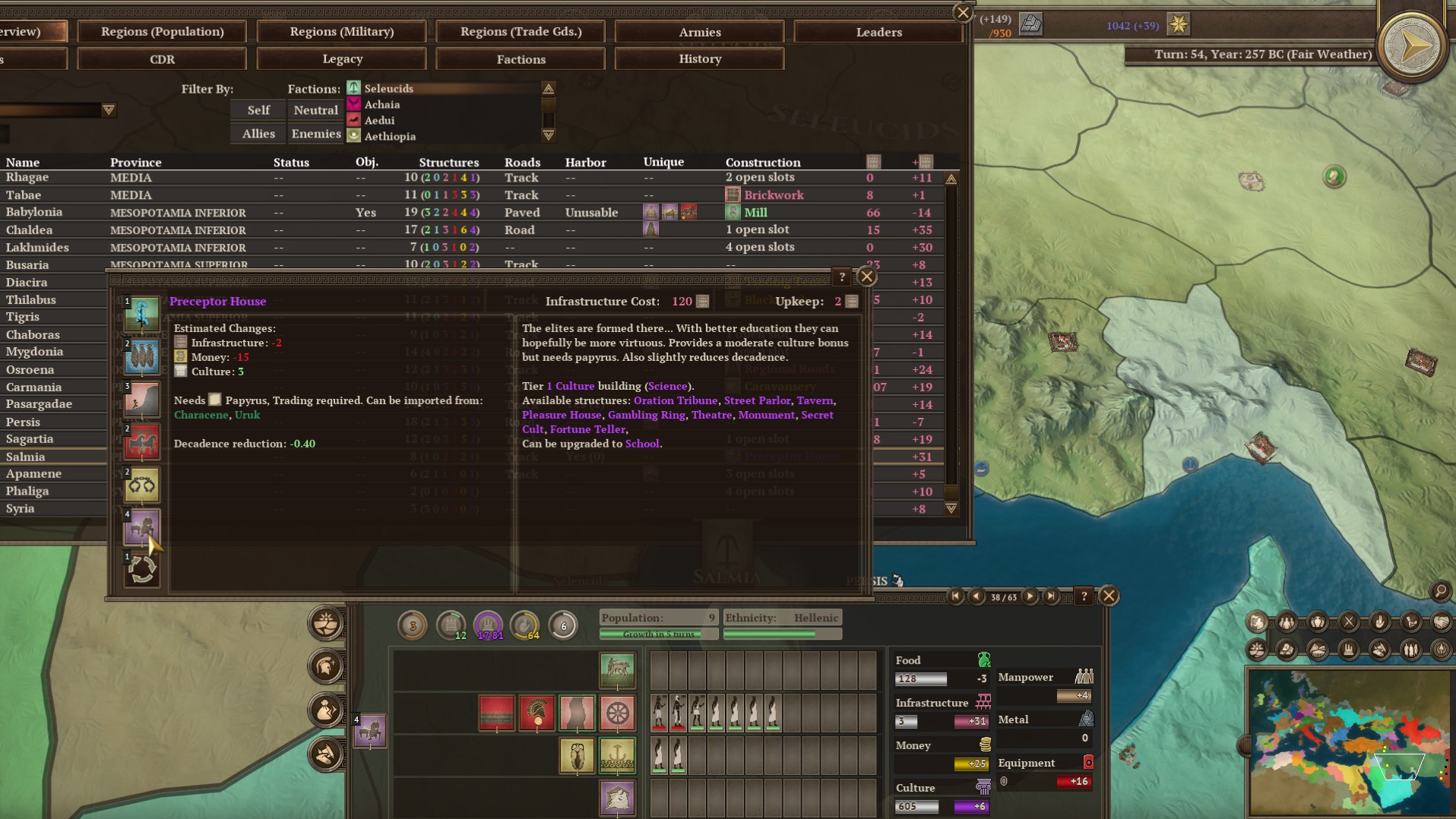Screen dimensions: 1456x819
Task: Follow the School upgrade link
Action: pos(642,444)
